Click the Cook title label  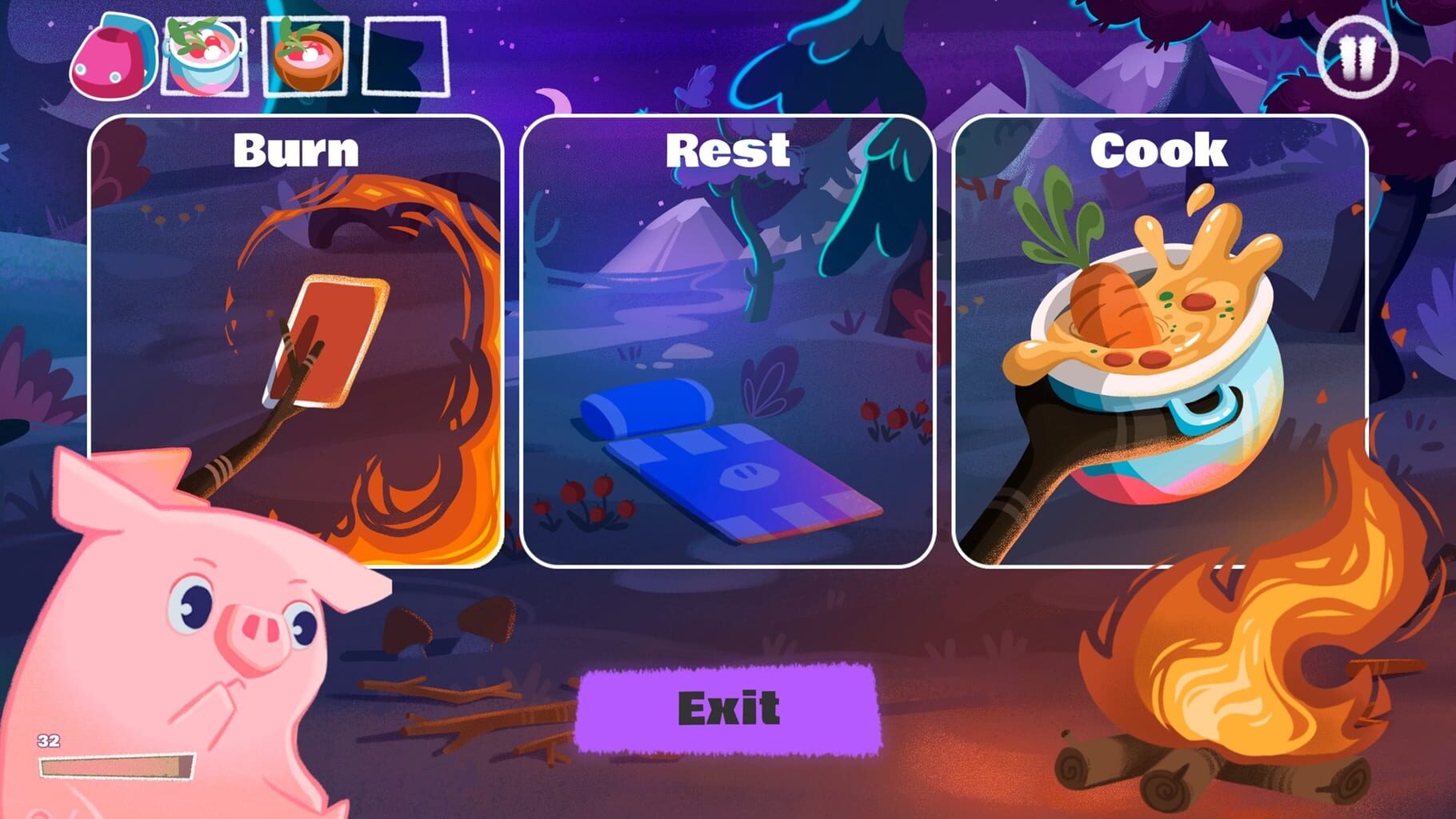coord(1159,149)
